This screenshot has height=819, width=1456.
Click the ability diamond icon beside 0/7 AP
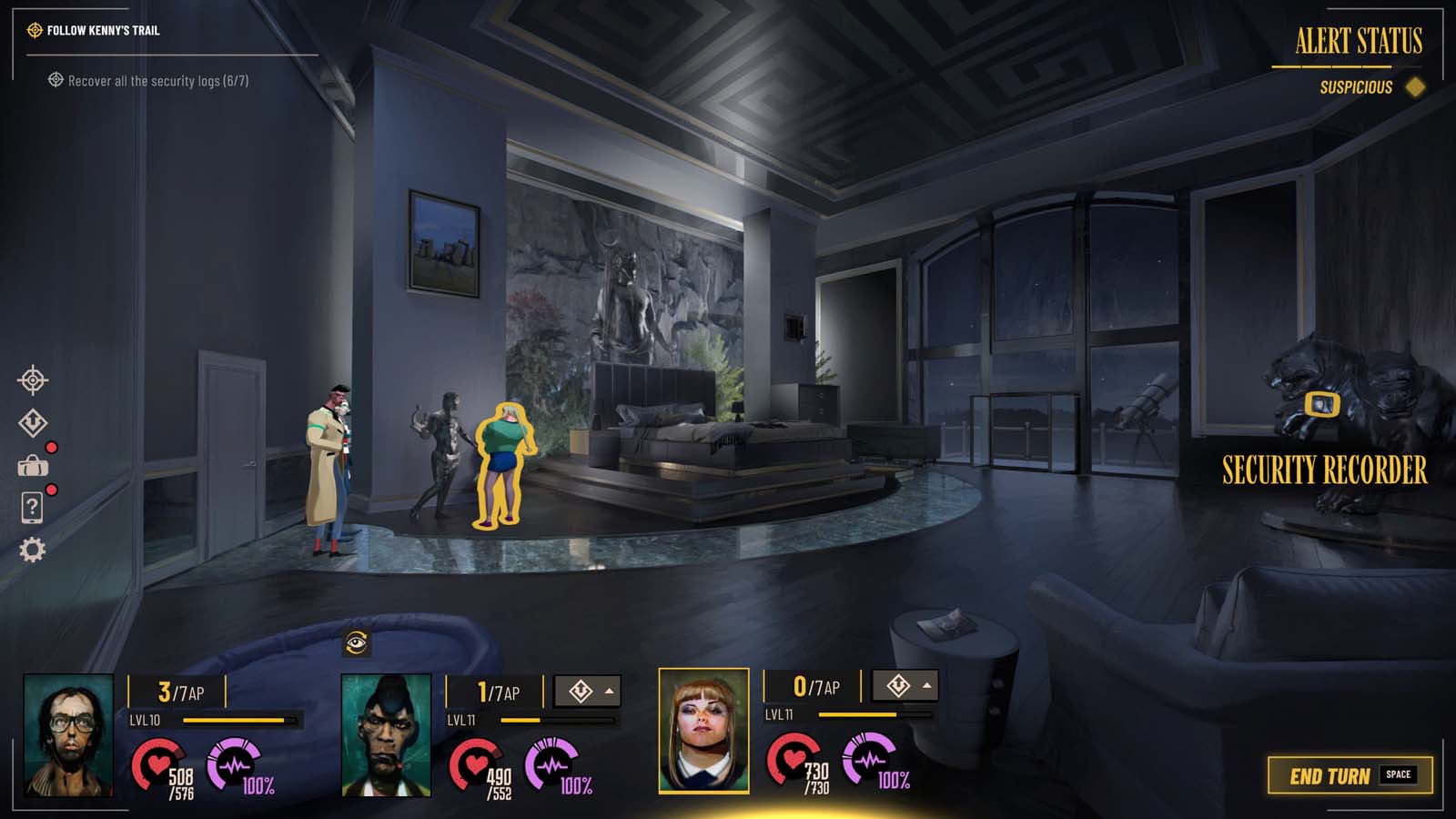[x=899, y=683]
